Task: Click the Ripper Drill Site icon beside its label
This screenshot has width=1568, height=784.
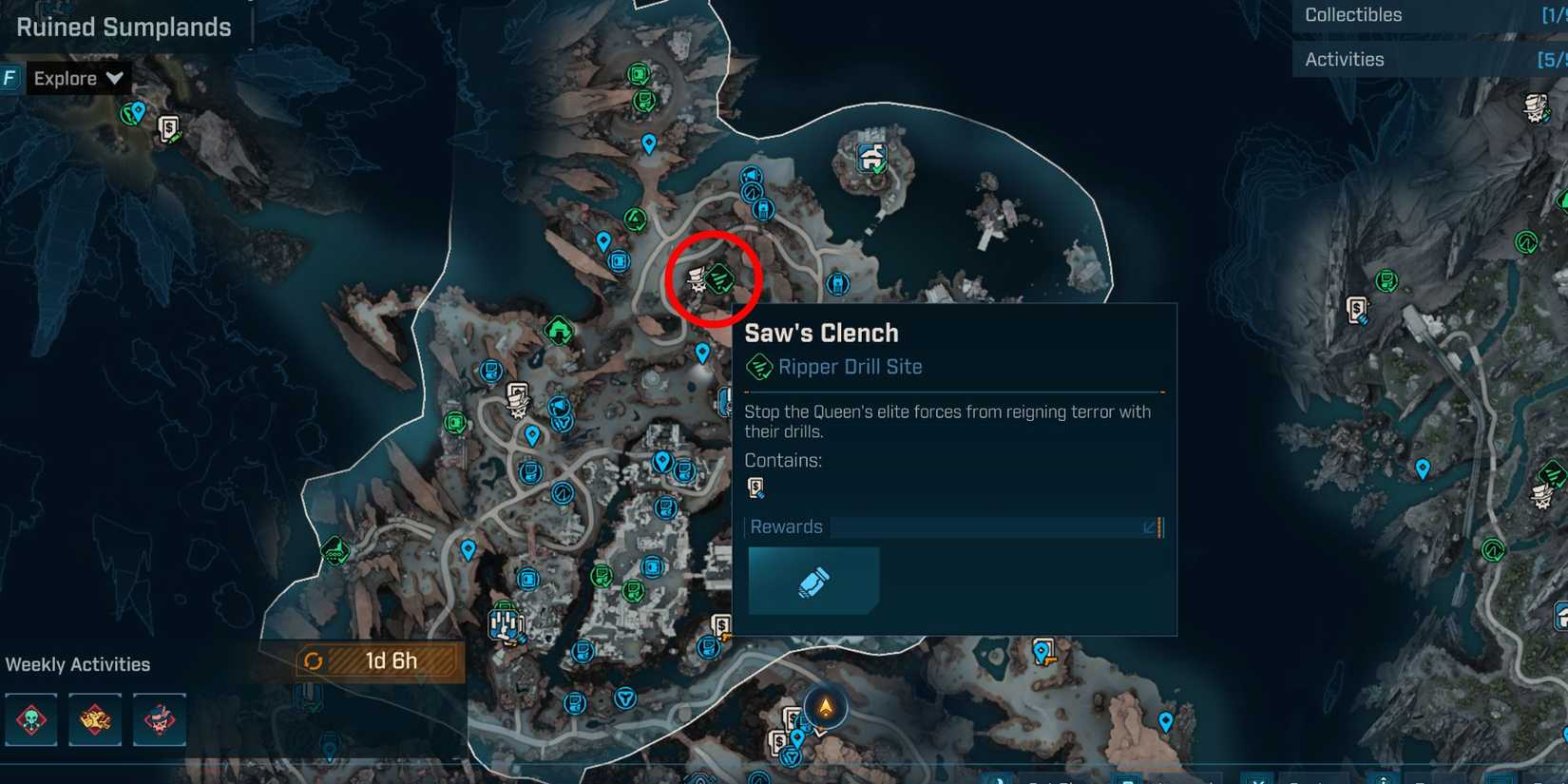Action: pos(758,367)
